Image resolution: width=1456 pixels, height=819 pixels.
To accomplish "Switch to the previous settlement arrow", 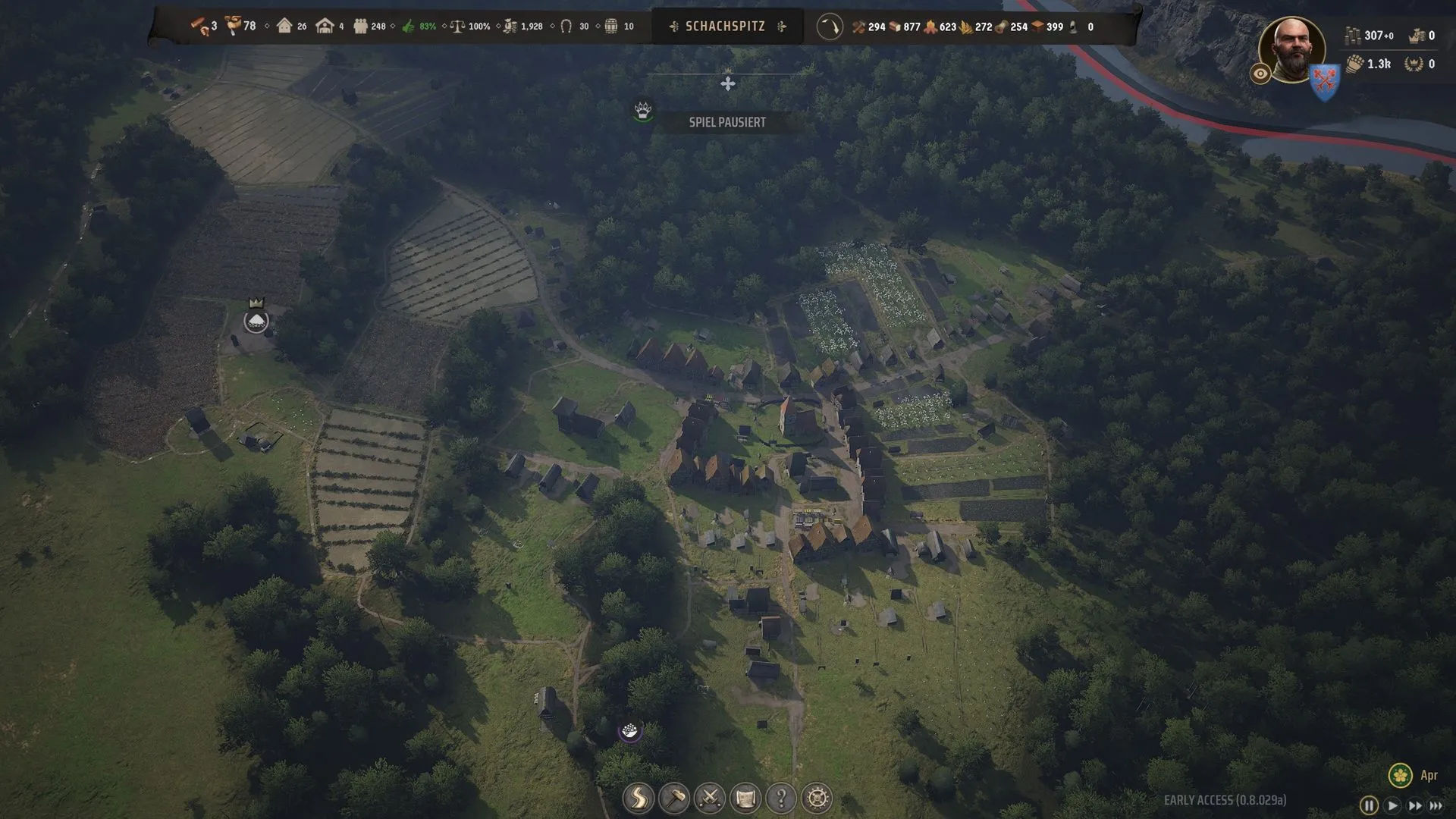I will pos(673,27).
